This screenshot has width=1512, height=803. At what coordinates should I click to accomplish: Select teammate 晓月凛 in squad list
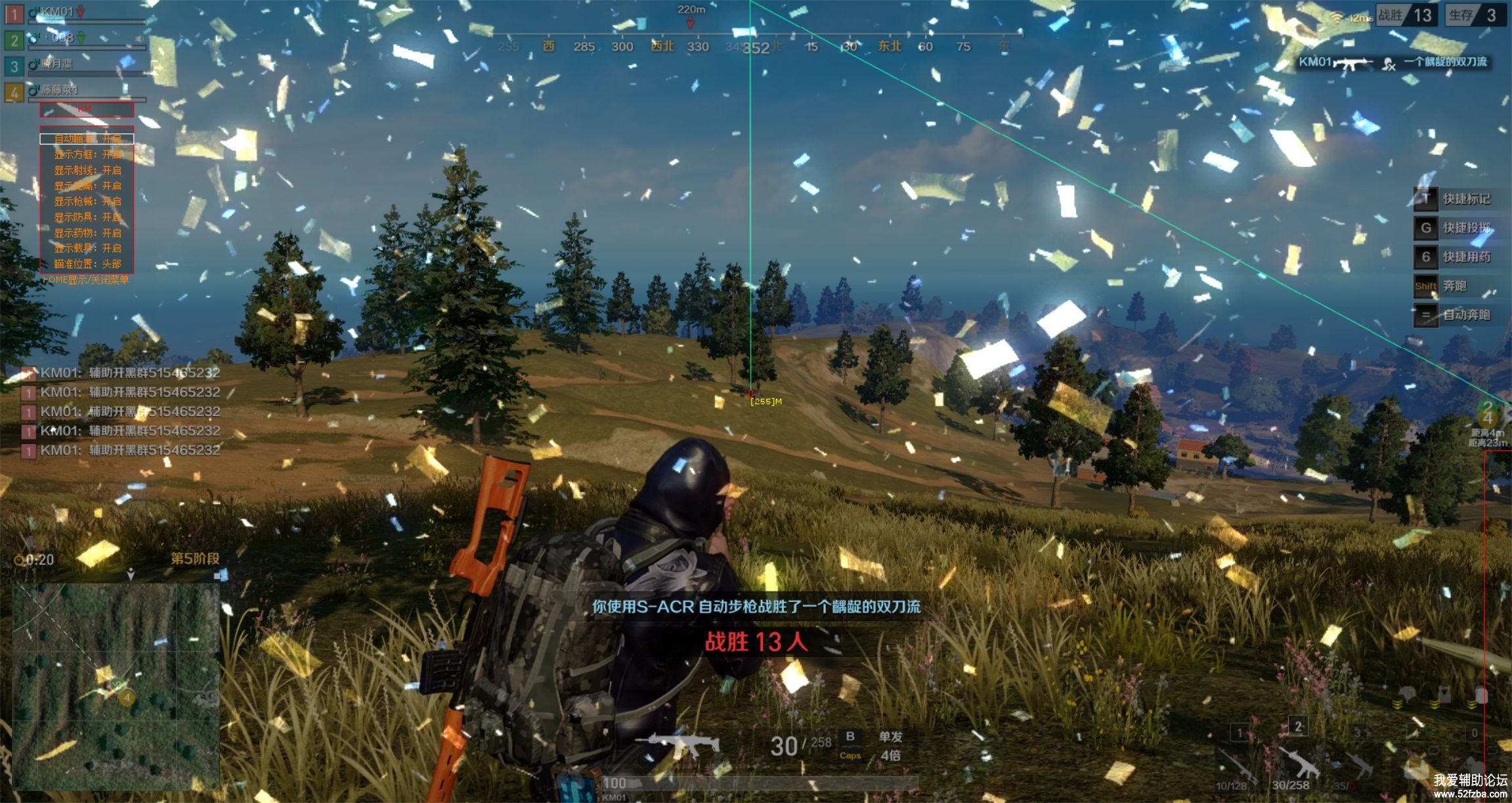click(x=58, y=64)
